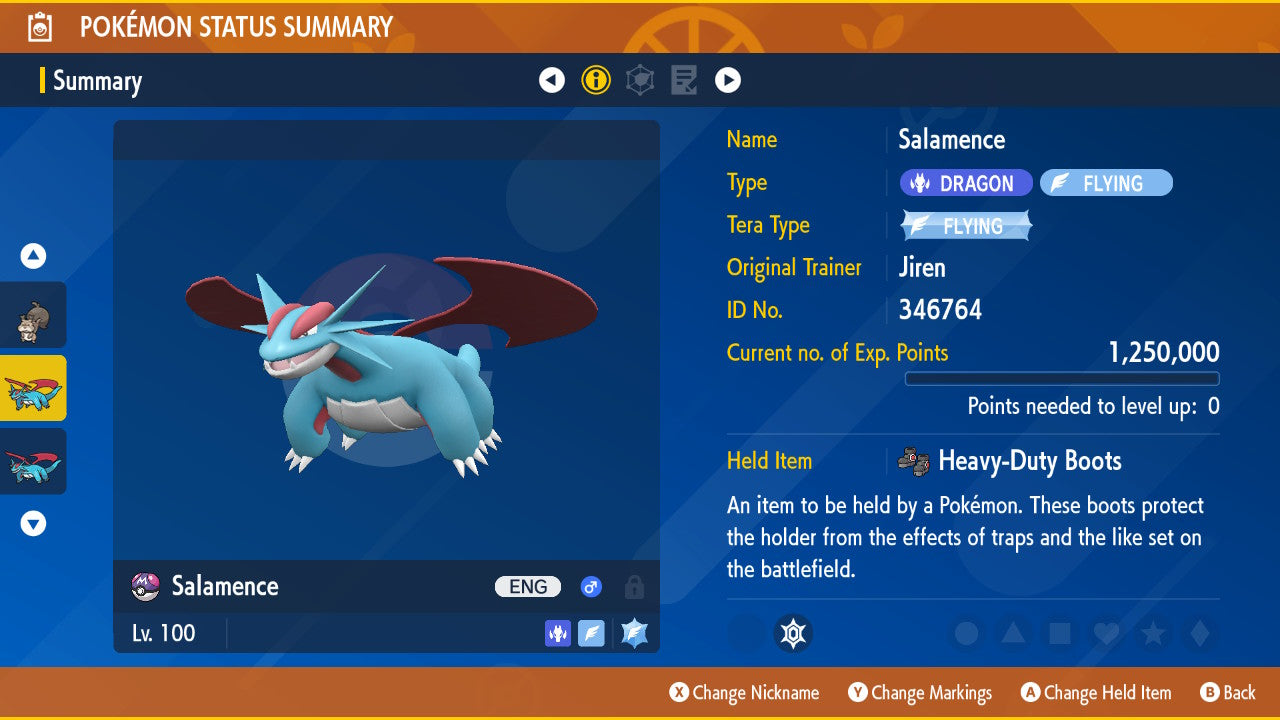Select the Heavy-Duty Boots held item
1280x720 pixels.
pos(1028,461)
